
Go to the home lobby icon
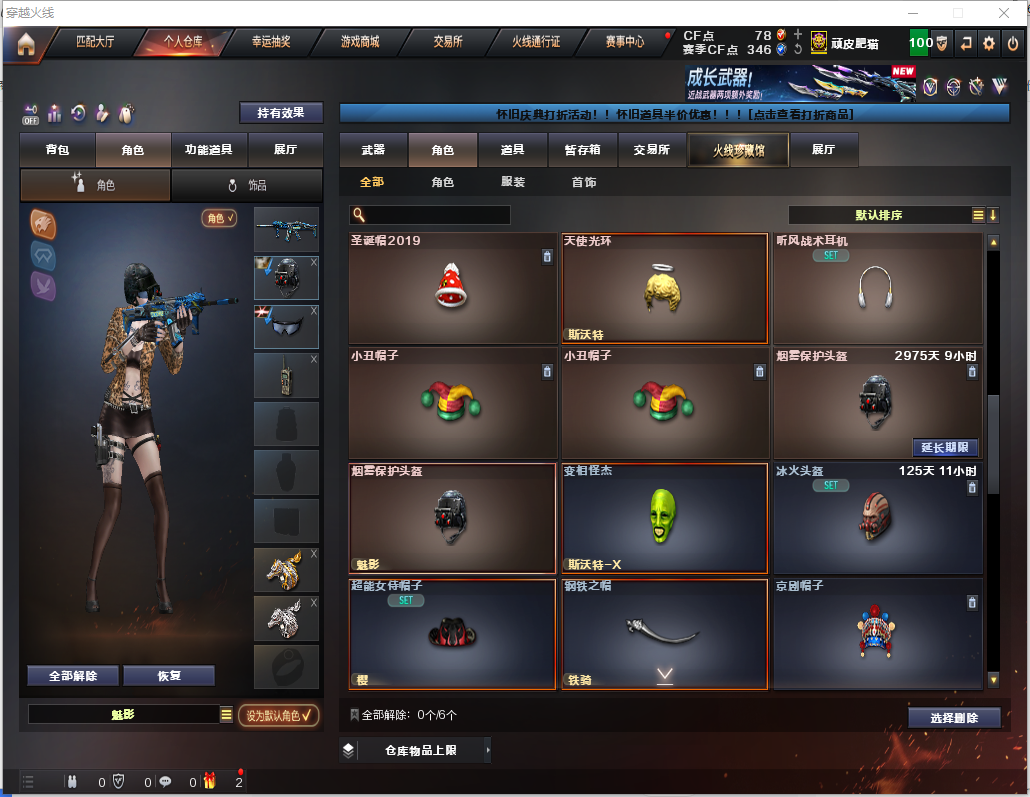coord(25,44)
